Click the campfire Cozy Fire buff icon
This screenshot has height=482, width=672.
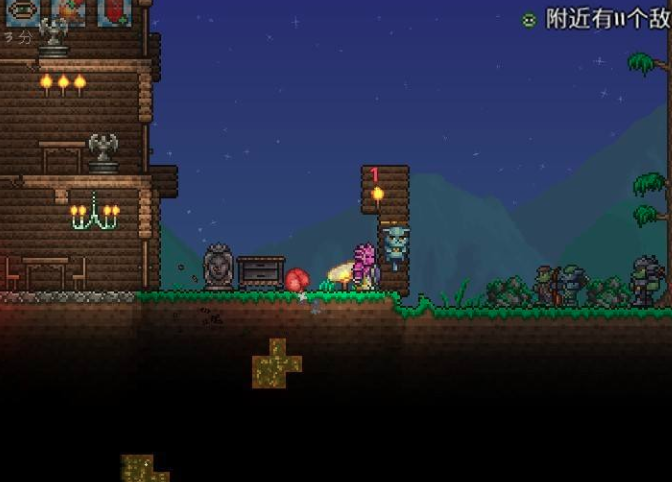coord(68,11)
